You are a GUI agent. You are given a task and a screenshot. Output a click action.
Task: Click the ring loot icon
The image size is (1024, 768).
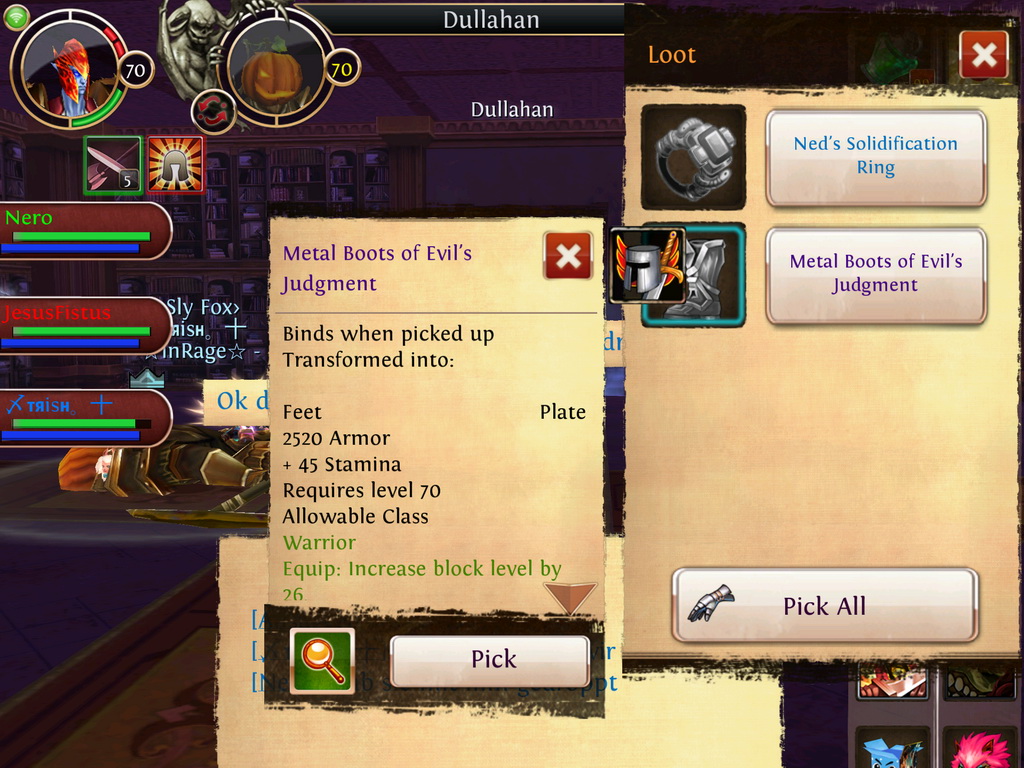point(693,157)
